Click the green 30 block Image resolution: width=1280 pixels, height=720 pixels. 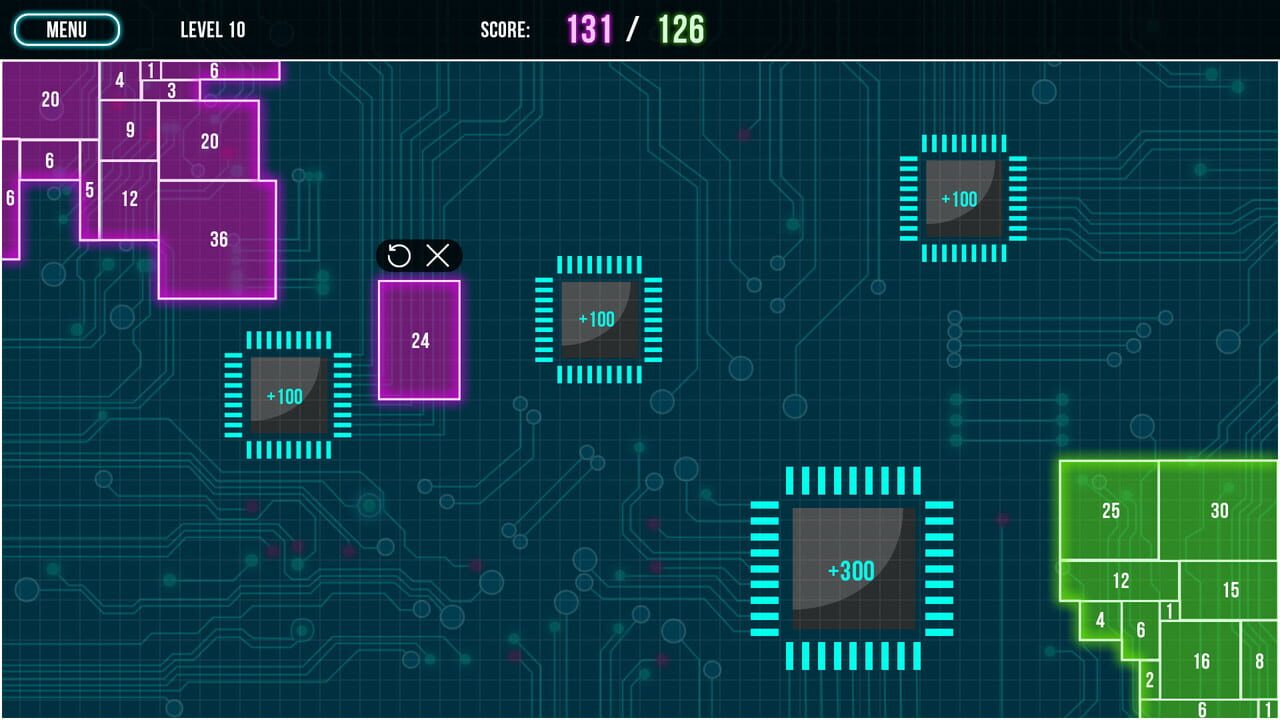[x=1219, y=510]
